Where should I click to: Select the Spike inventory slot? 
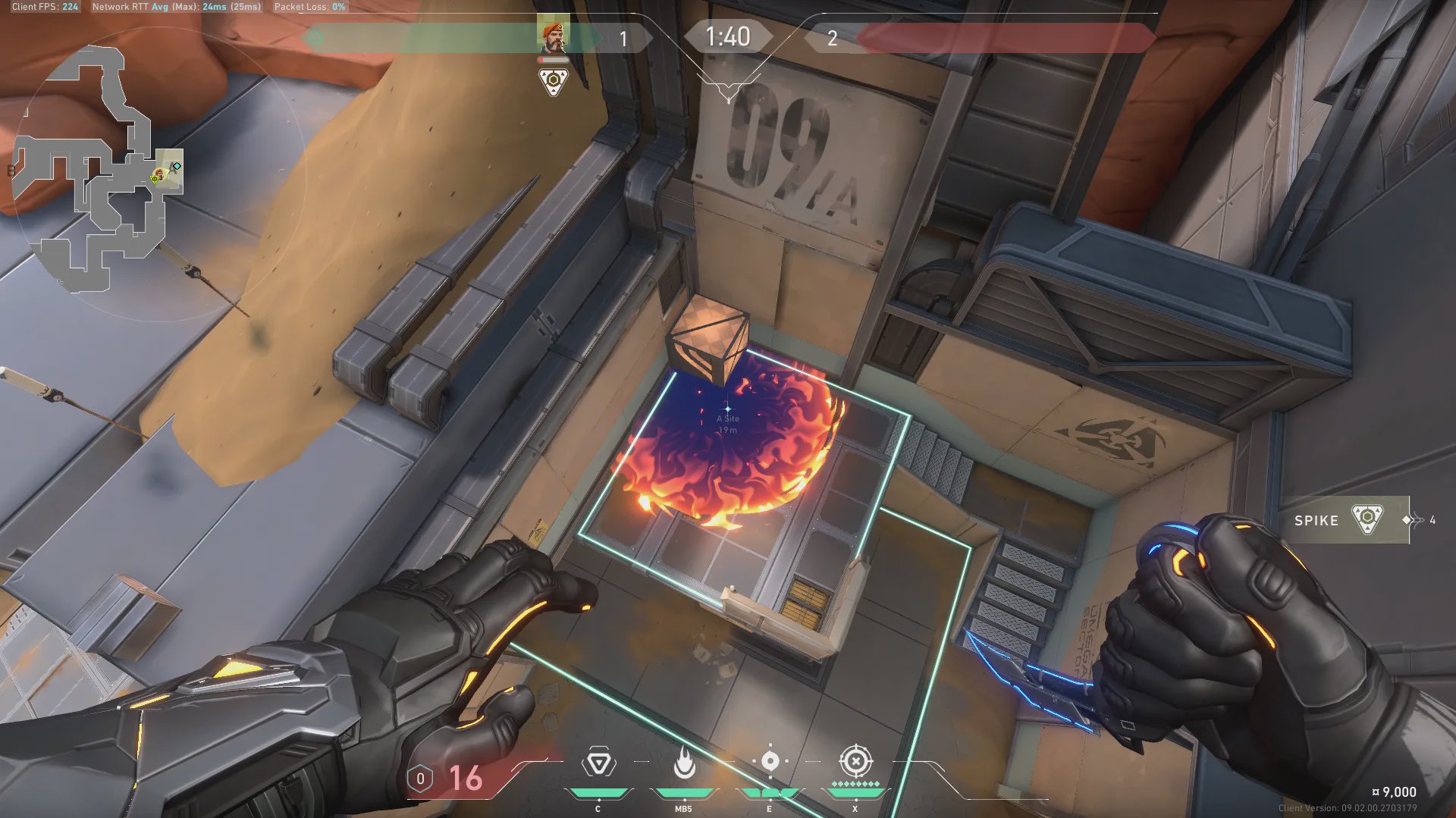pos(1344,520)
